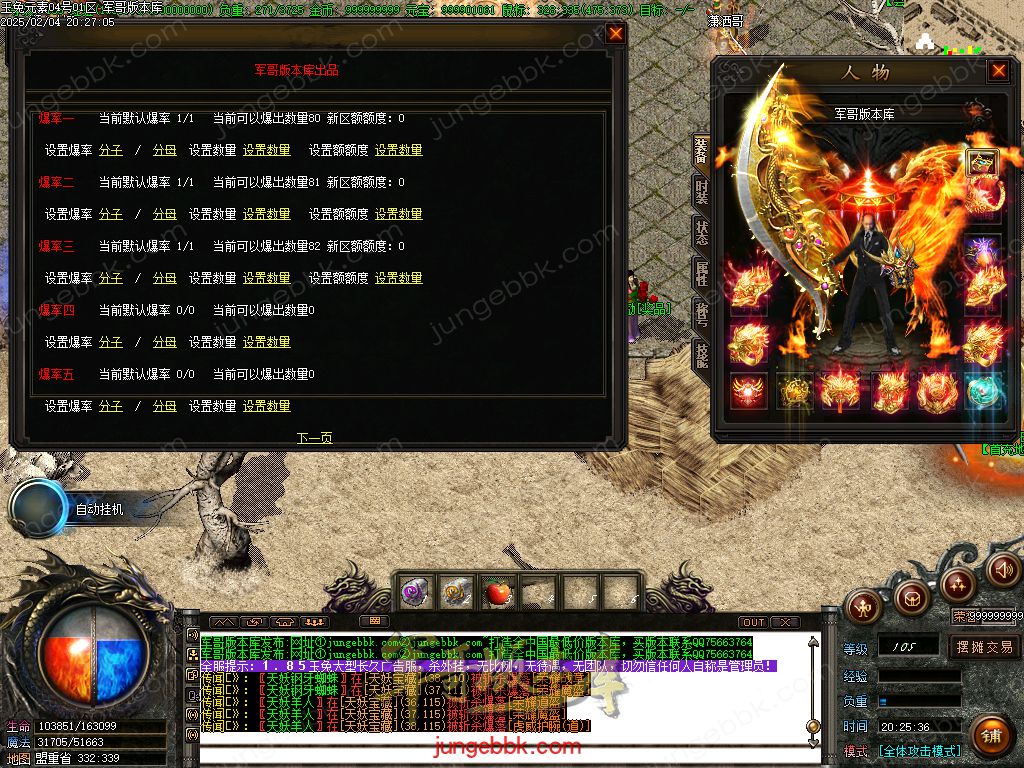Use the red apple in the hotbar
This screenshot has width=1024, height=768.
(x=497, y=592)
